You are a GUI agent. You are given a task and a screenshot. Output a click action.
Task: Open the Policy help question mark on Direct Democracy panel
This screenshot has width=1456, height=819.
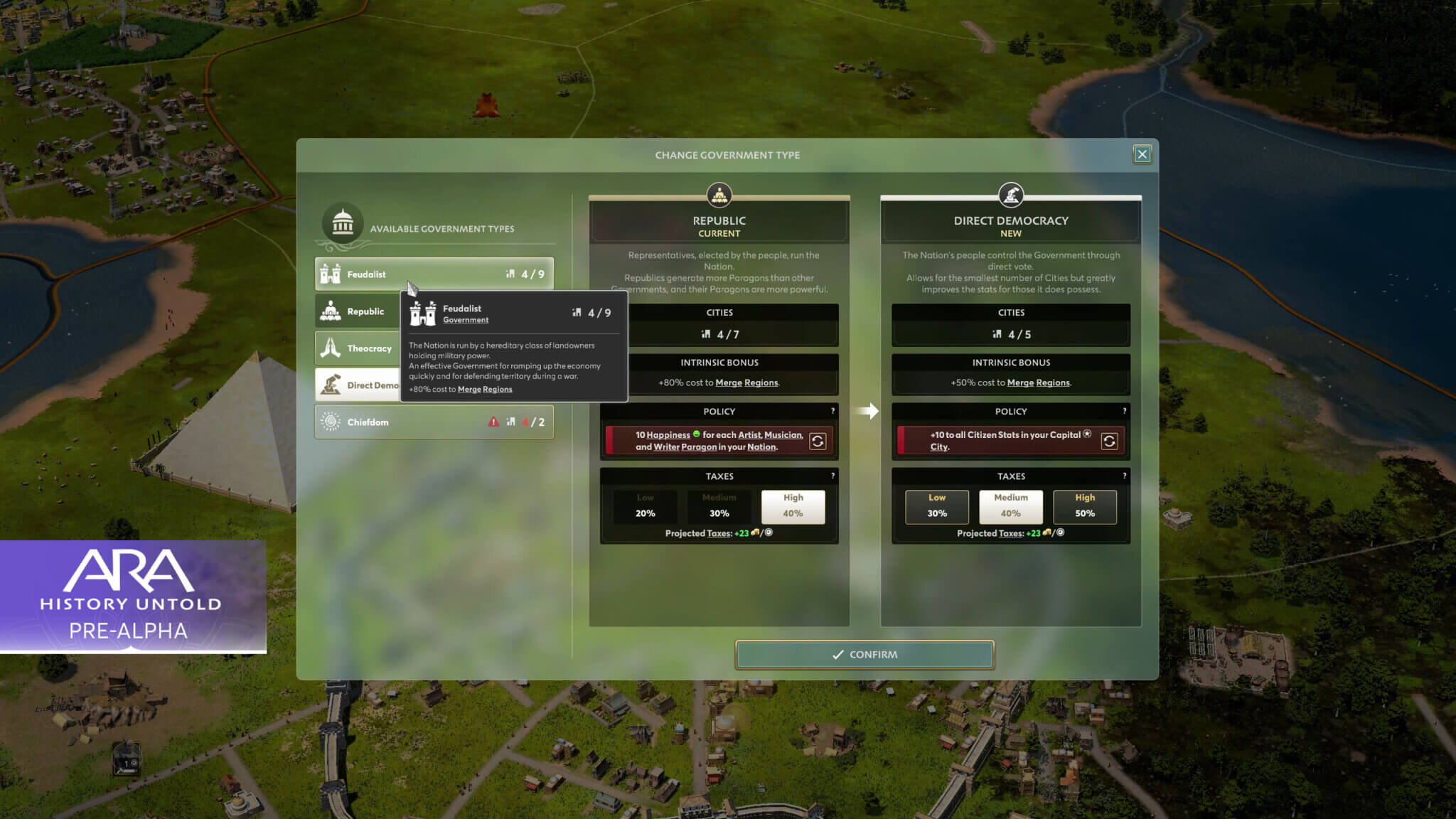1124,409
